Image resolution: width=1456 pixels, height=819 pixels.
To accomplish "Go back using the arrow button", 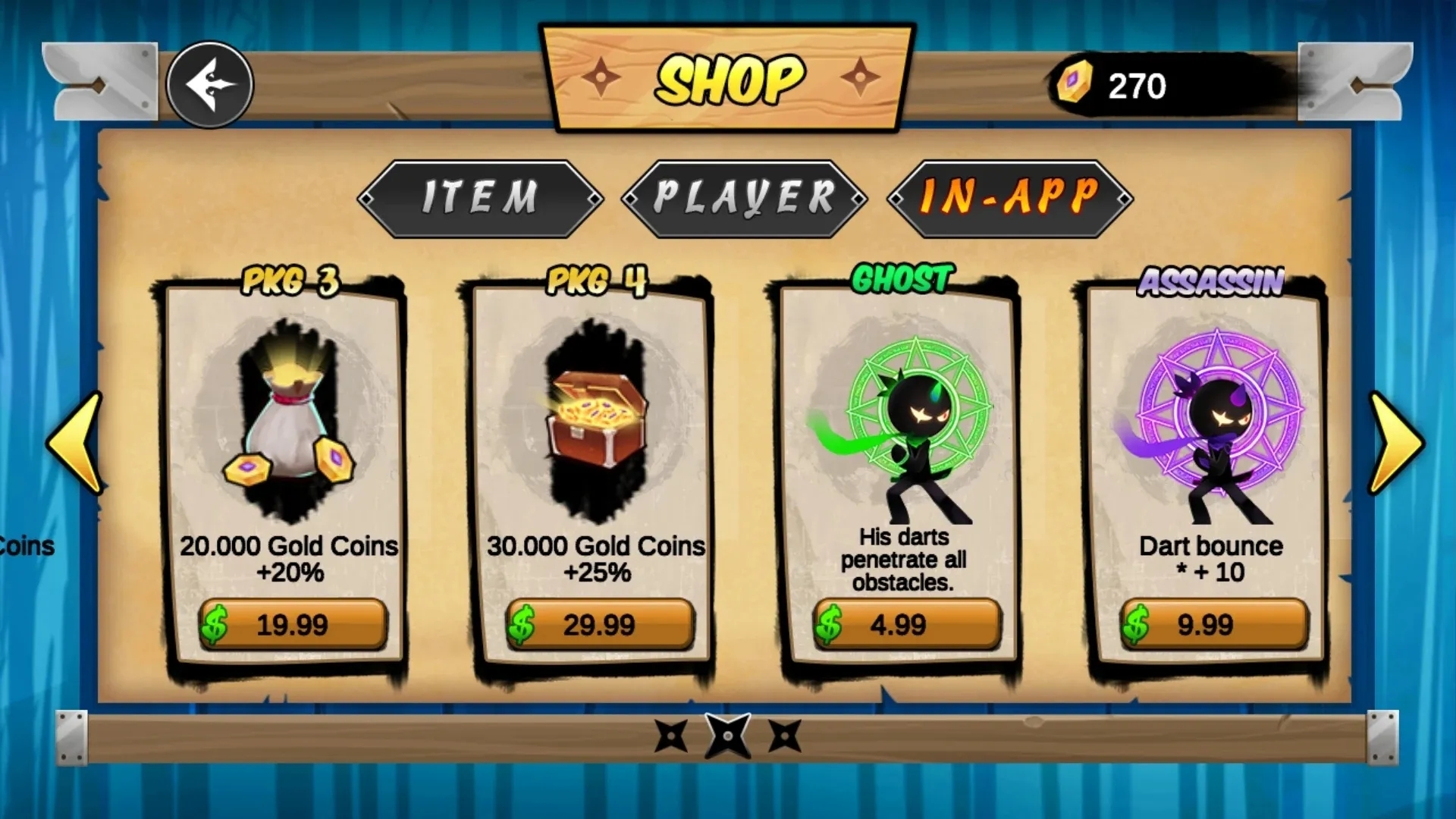I will click(x=209, y=84).
